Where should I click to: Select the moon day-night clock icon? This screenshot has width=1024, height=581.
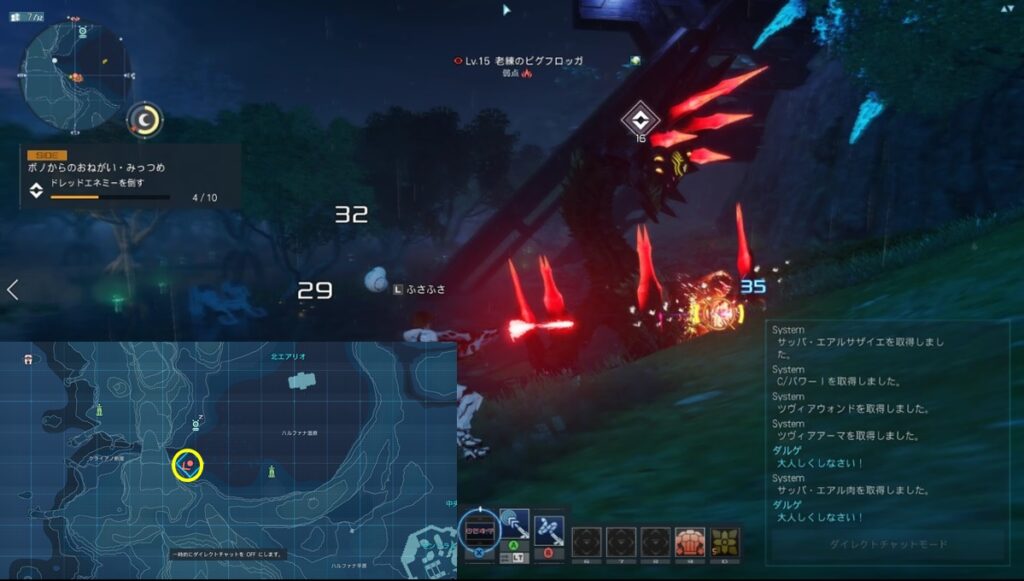[146, 120]
